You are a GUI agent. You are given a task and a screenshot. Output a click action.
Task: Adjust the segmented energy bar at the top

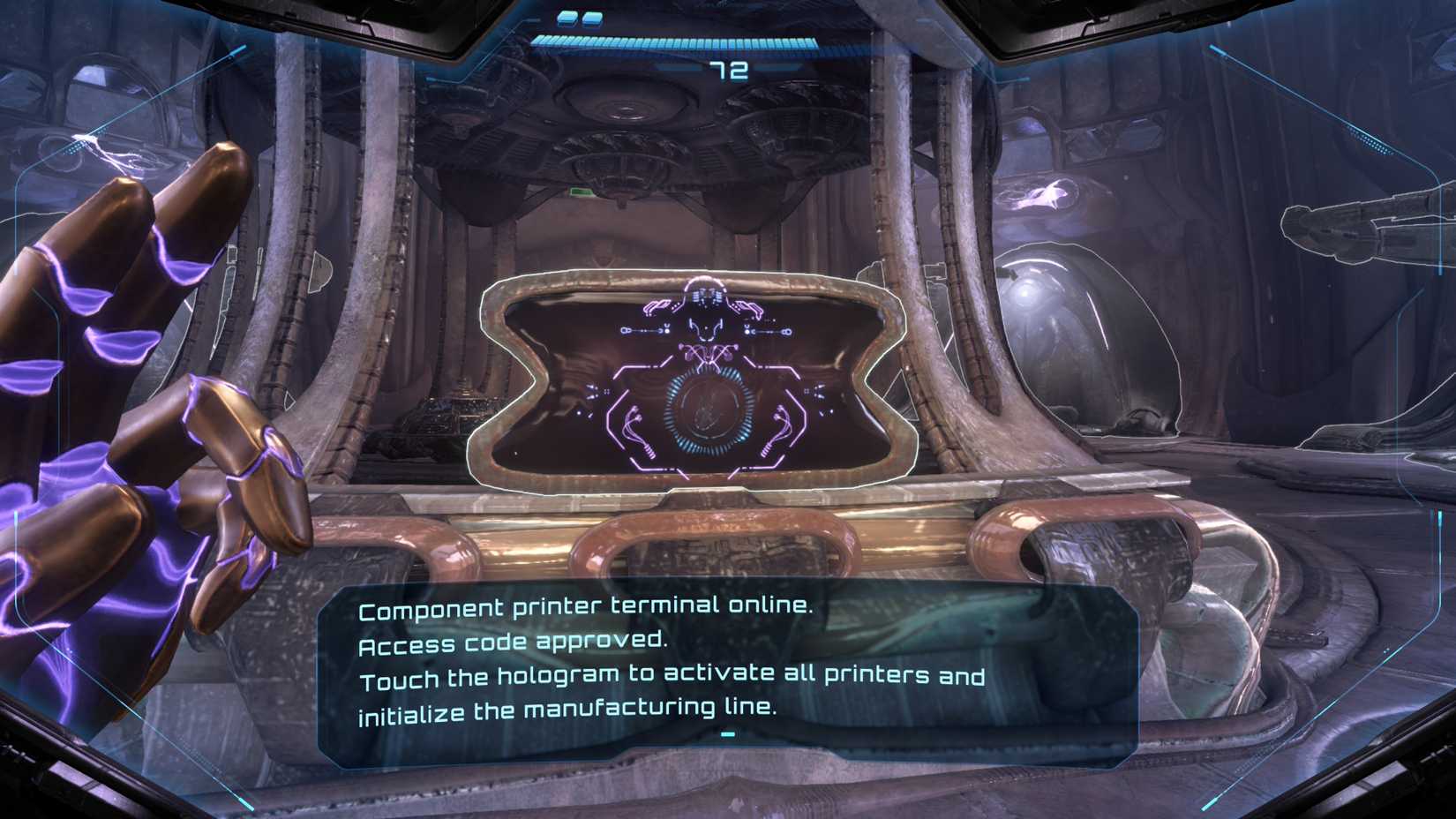(672, 42)
